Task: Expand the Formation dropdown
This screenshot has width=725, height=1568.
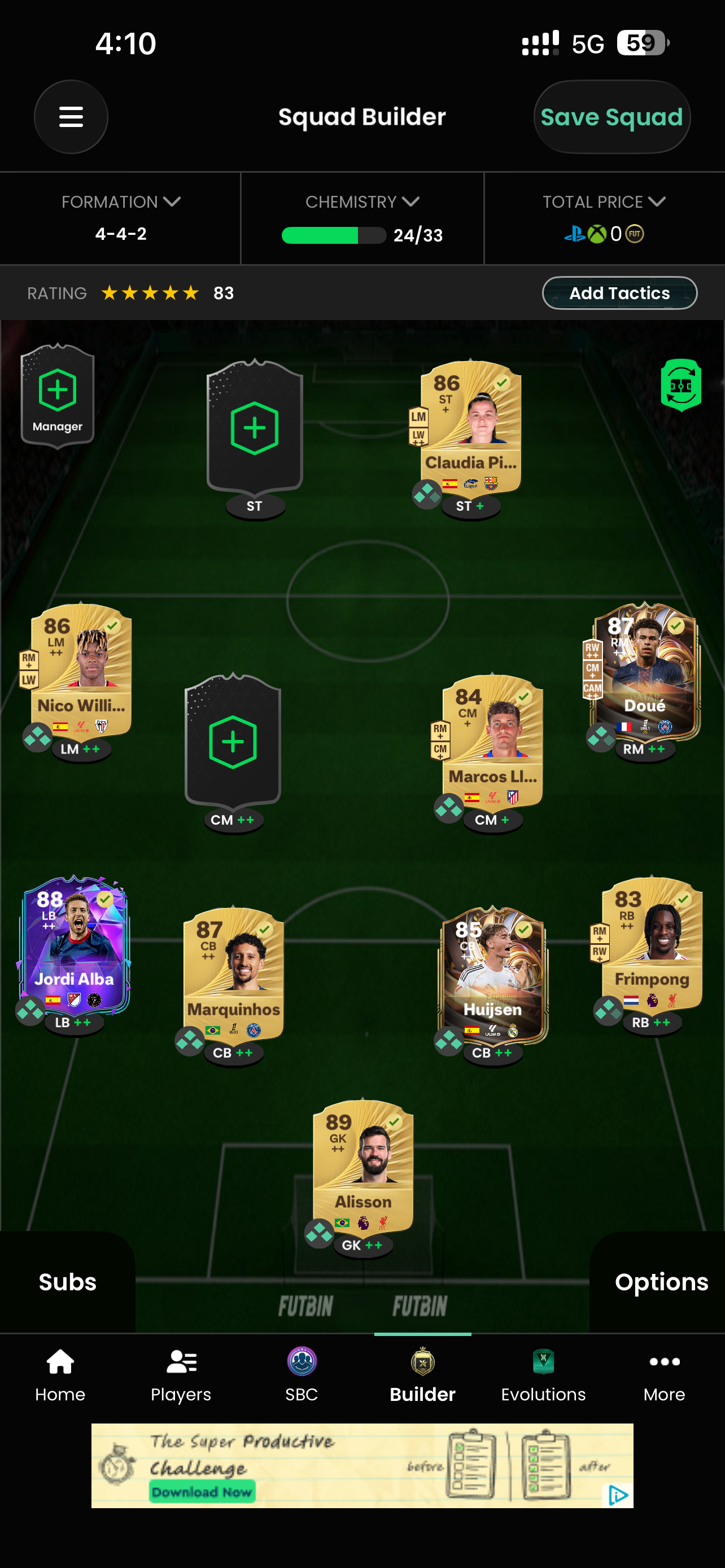Action: pos(120,202)
